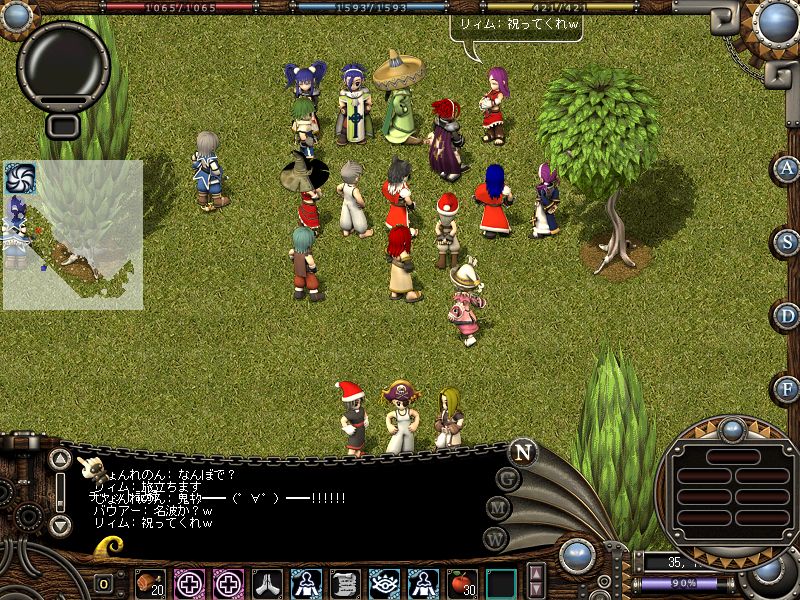Select the S button on the right edge
This screenshot has width=800, height=600.
(787, 242)
